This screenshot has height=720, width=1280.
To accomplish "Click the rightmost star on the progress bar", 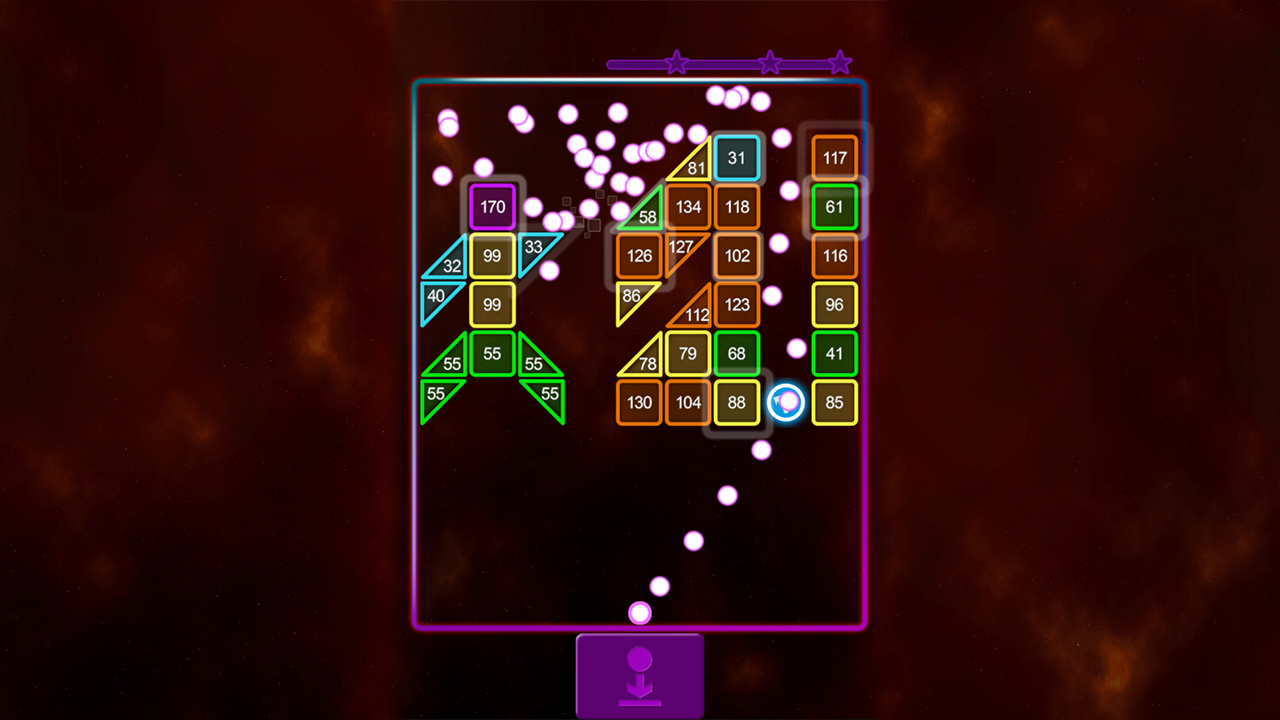I will (x=840, y=62).
